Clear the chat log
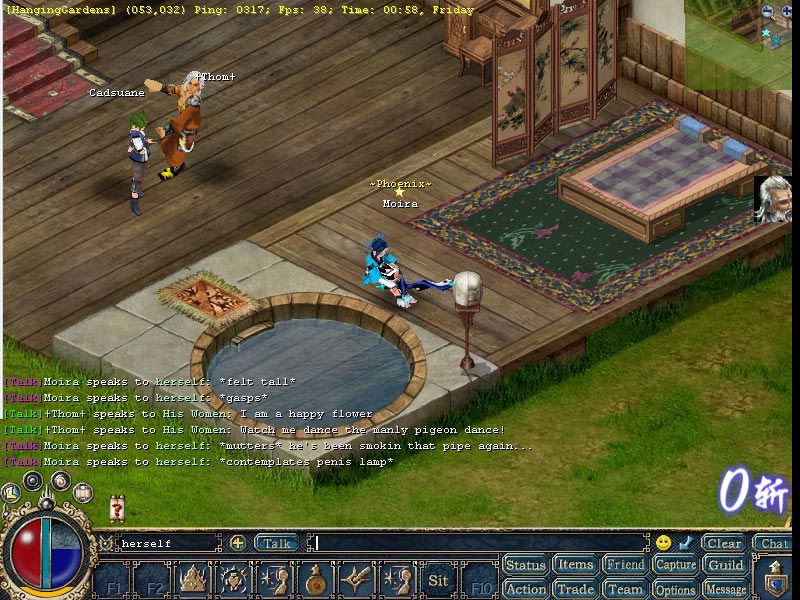800x600 pixels. [x=723, y=543]
